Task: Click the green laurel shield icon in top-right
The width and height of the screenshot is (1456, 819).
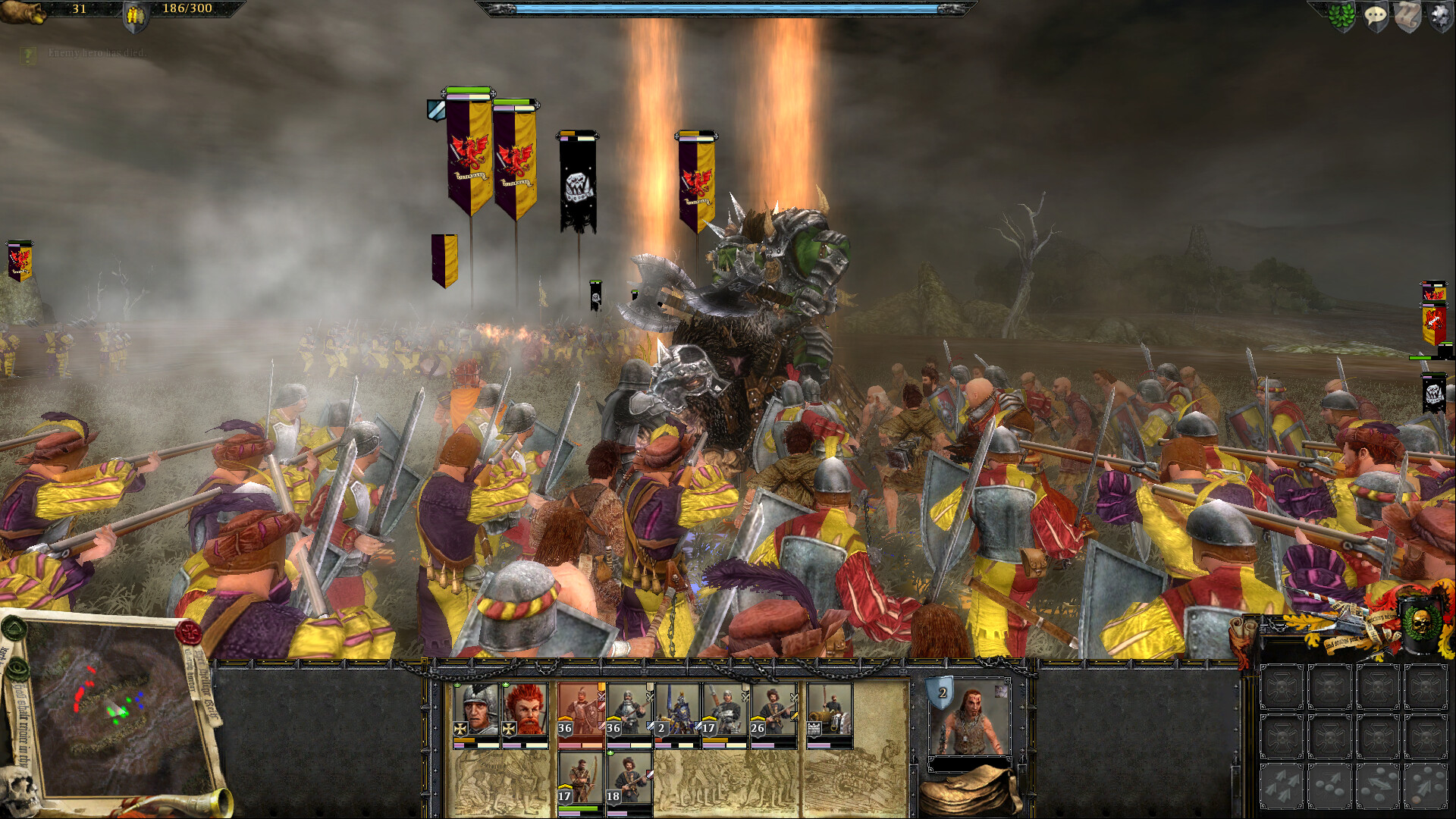Action: click(x=1341, y=17)
